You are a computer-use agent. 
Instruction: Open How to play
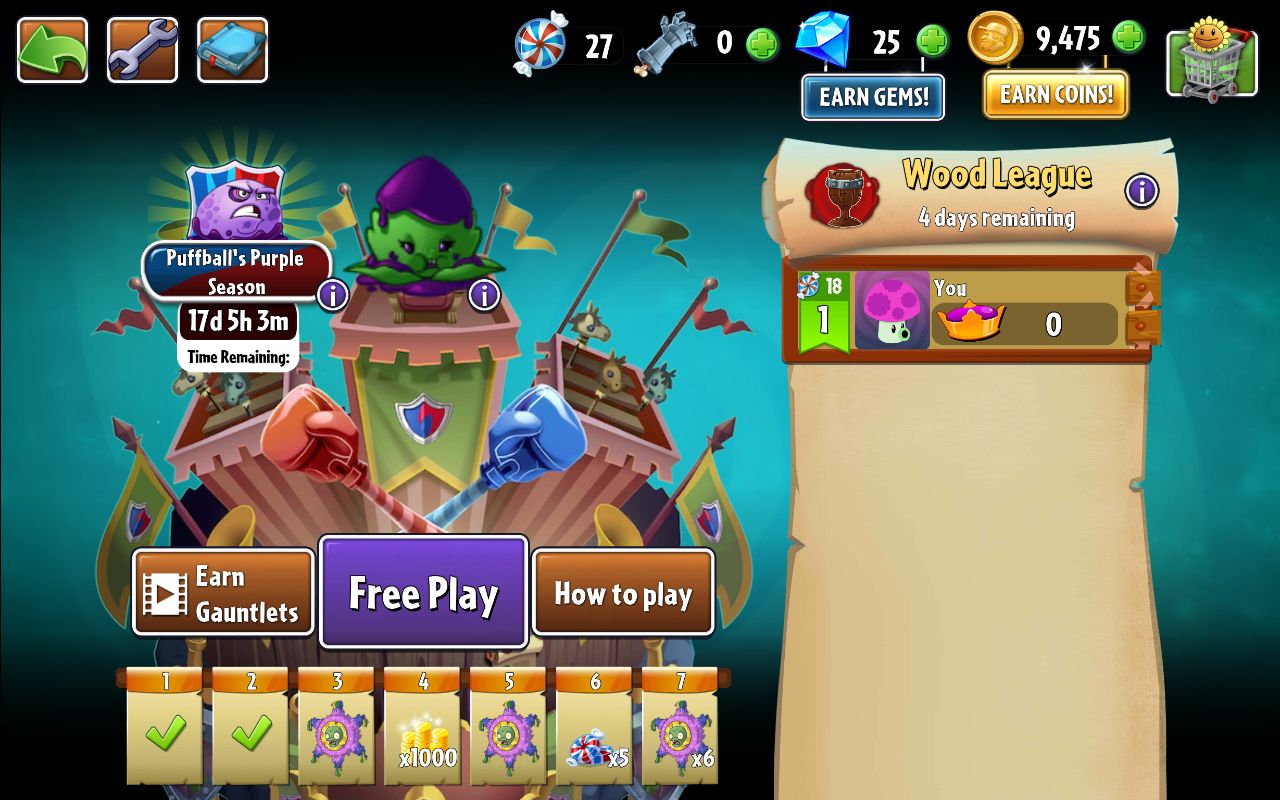pyautogui.click(x=622, y=593)
